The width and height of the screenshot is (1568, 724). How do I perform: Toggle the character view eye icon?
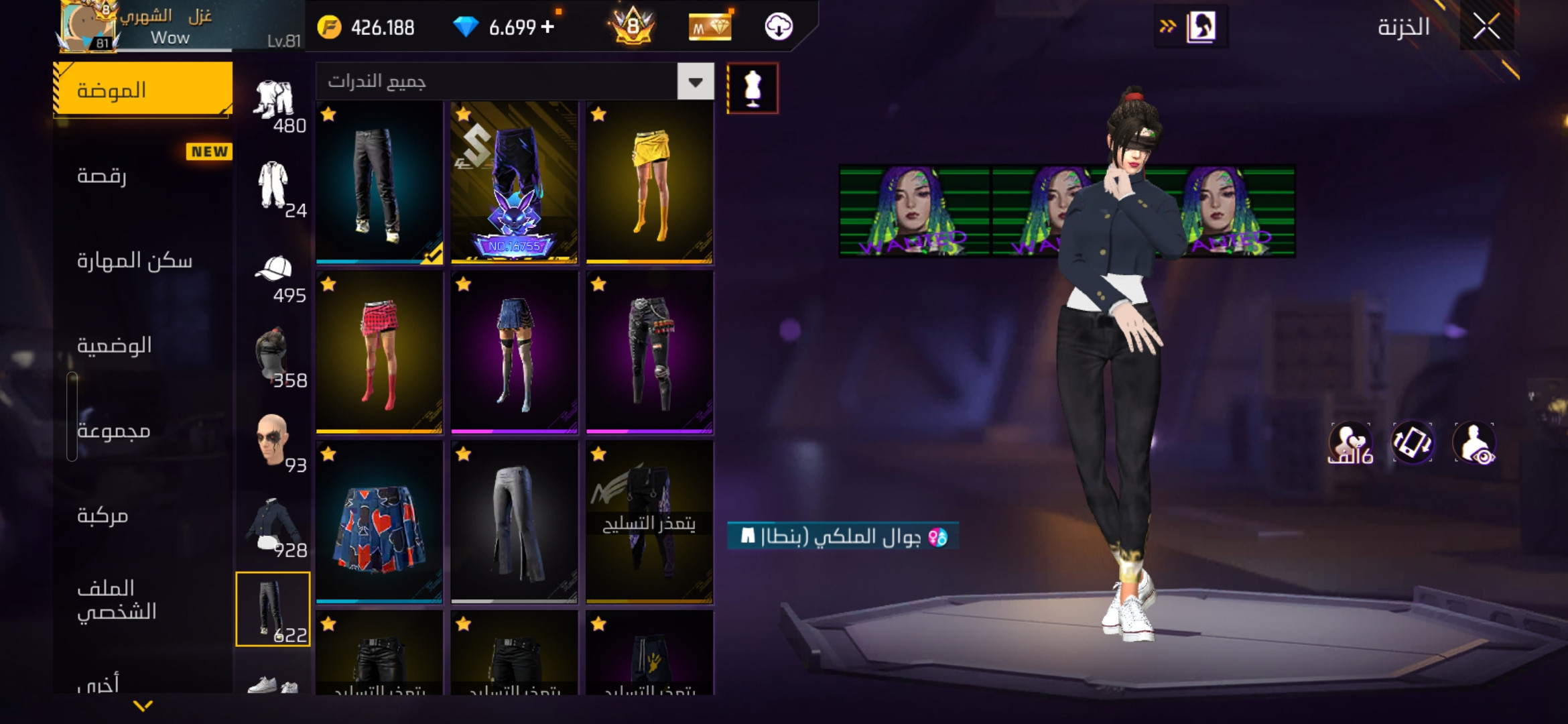(x=1474, y=443)
